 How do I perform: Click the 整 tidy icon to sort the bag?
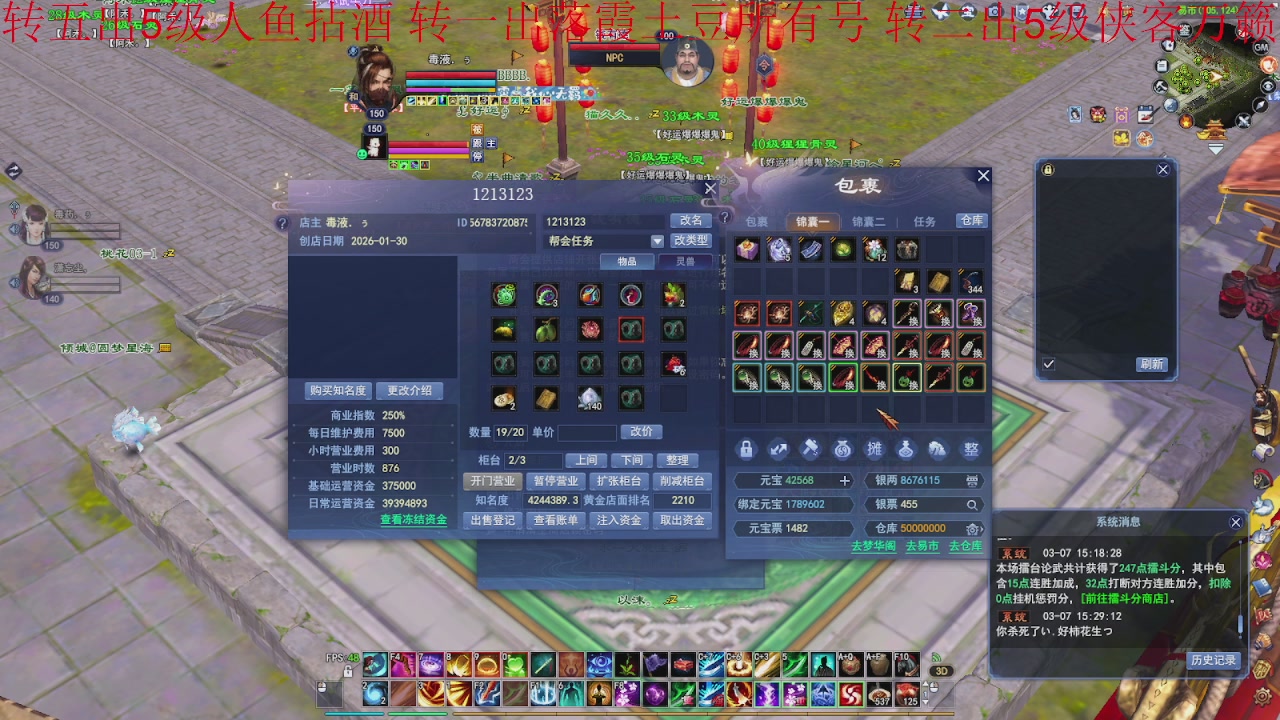(x=969, y=449)
